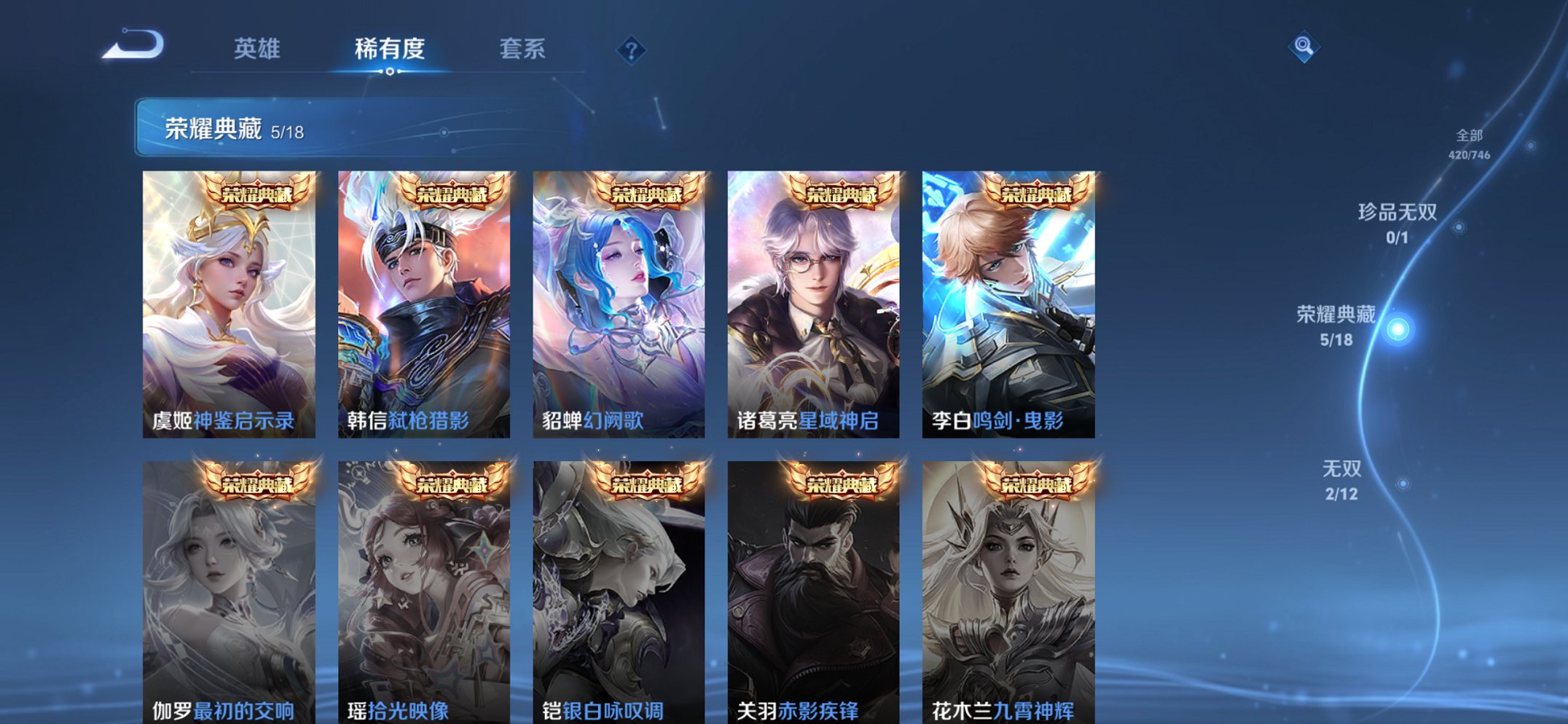Open the help question mark icon
This screenshot has height=724, width=1568.
click(632, 50)
